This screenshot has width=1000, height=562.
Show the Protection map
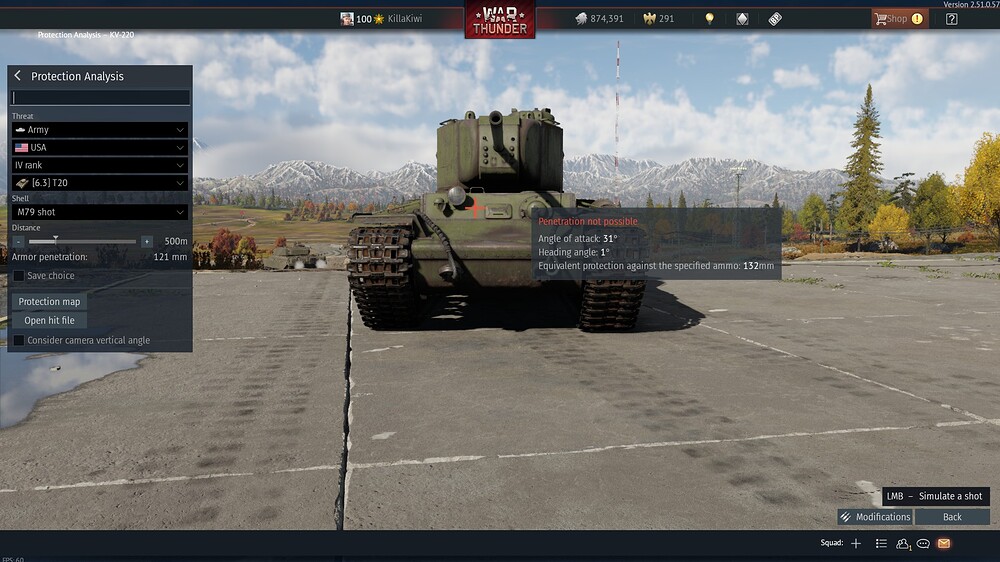[x=49, y=302]
